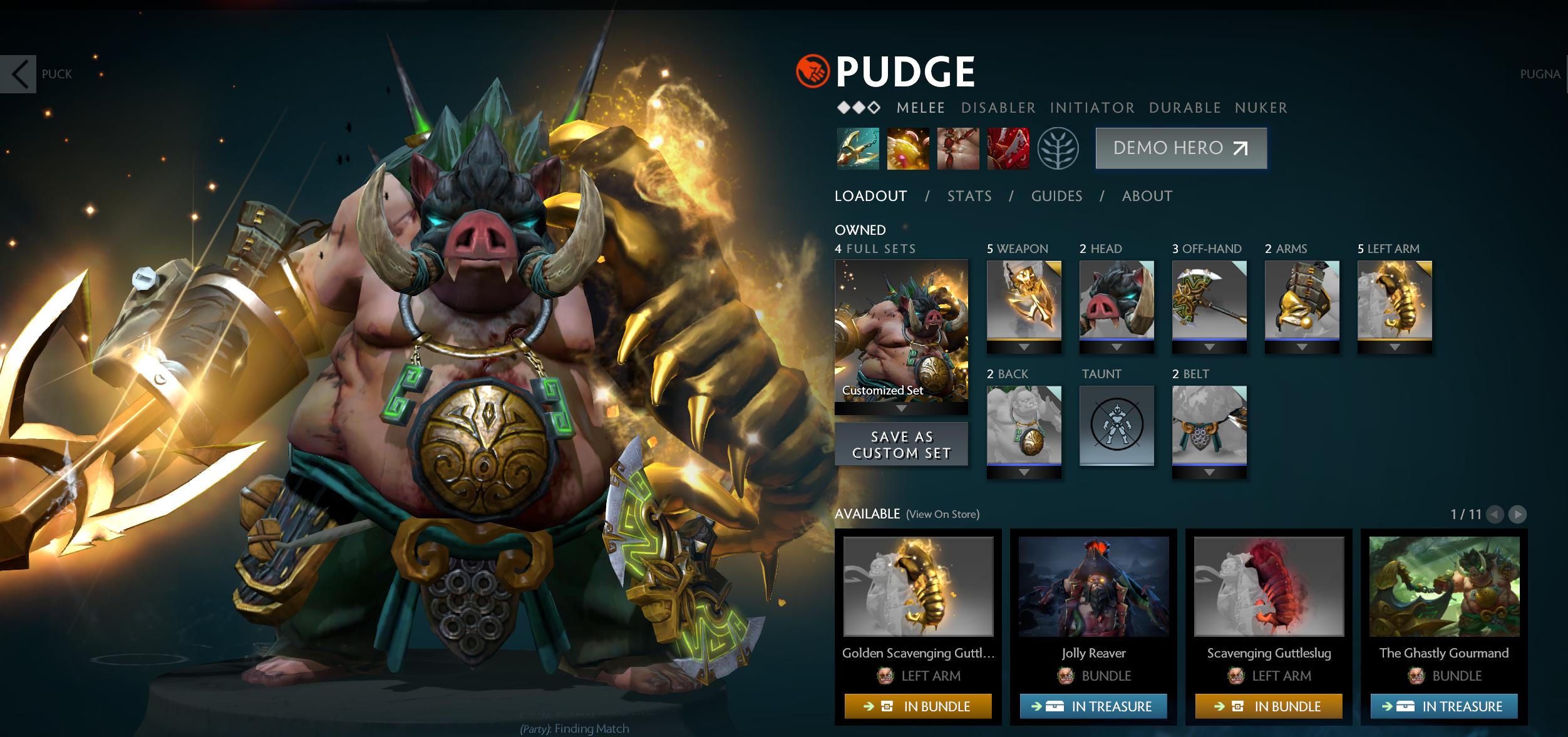Select the Rot ability icon
The image size is (1568, 737).
908,149
